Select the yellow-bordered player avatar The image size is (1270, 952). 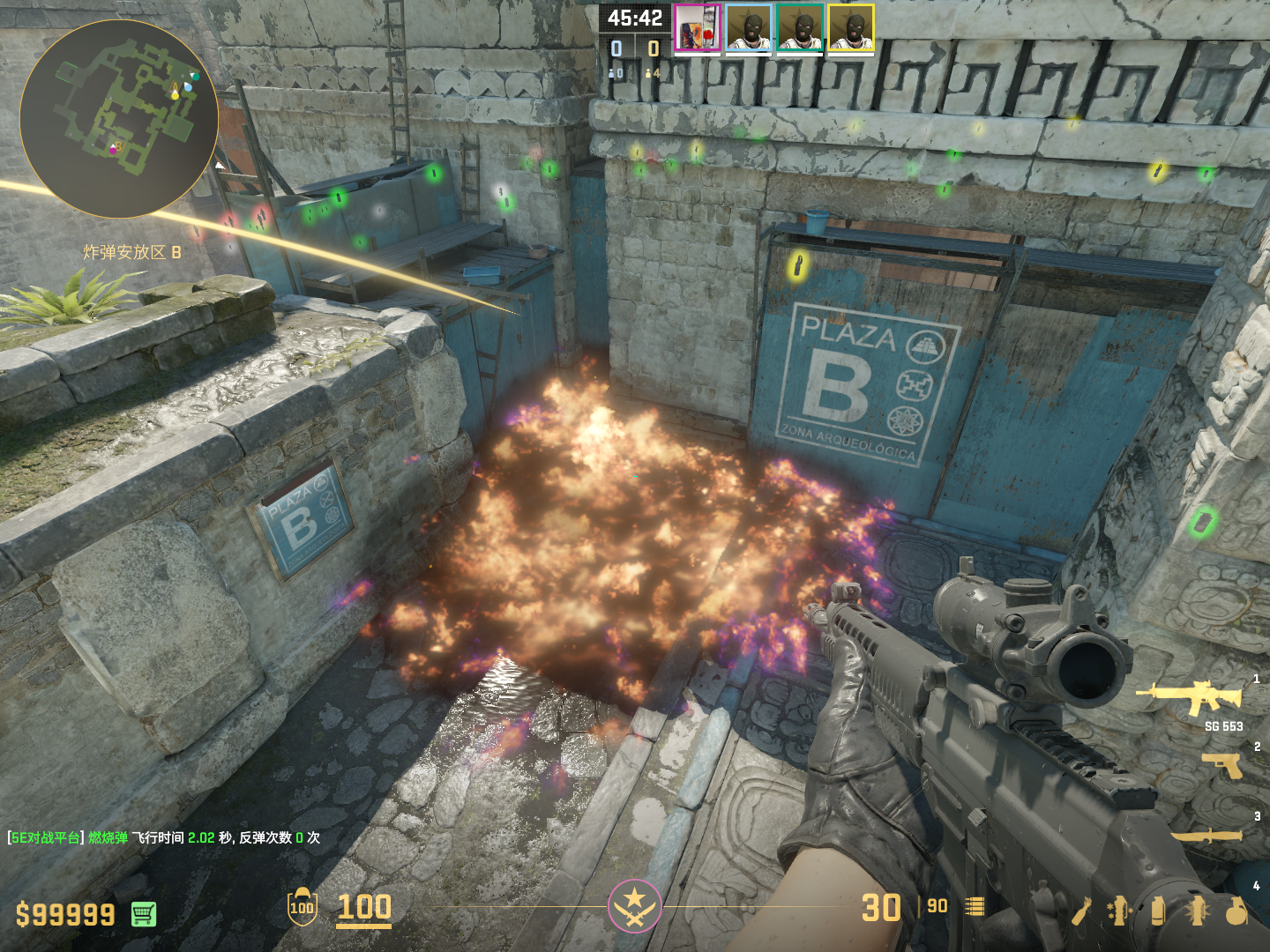[x=851, y=28]
